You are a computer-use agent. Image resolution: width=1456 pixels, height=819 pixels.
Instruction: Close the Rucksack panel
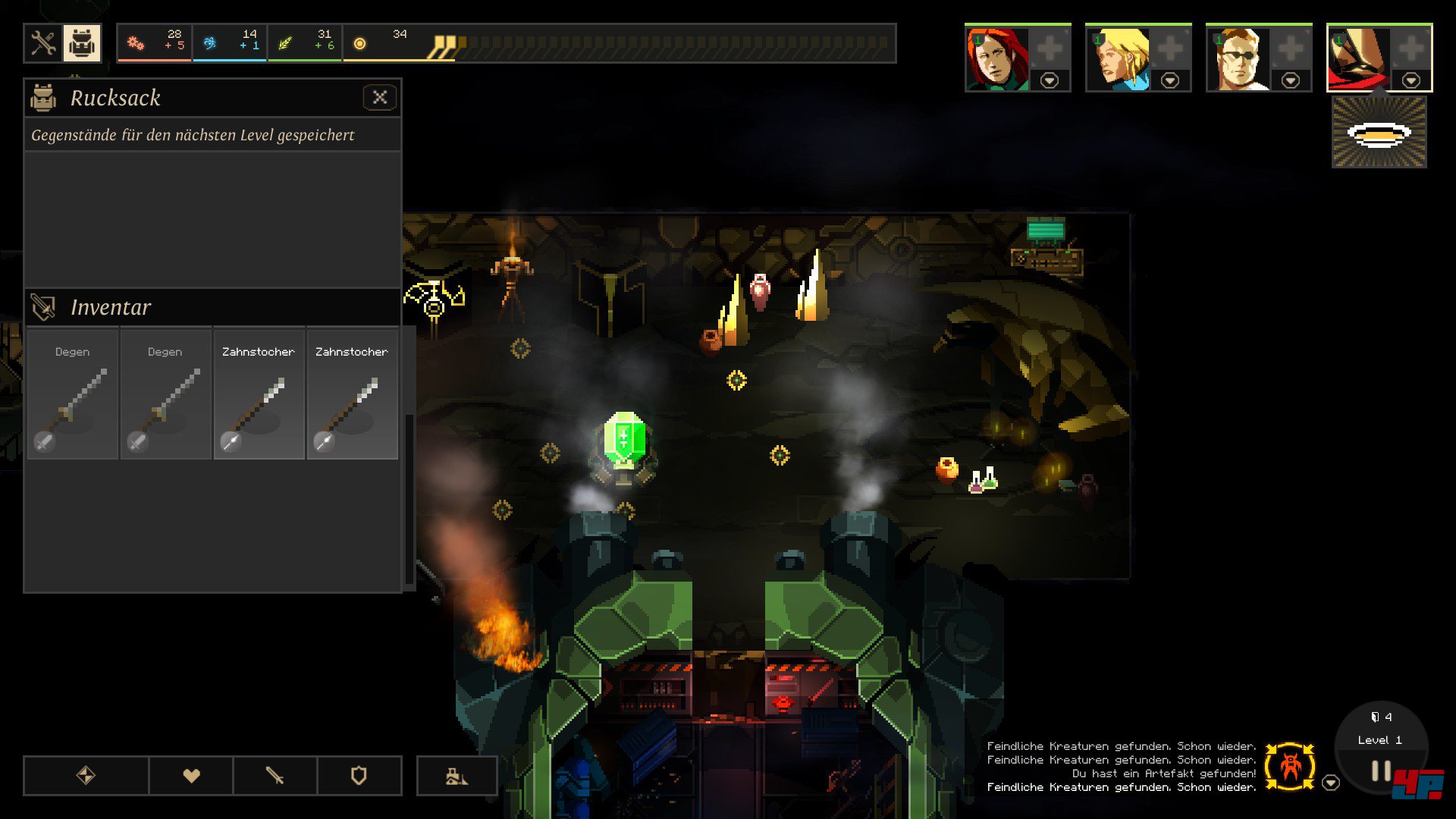[380, 97]
